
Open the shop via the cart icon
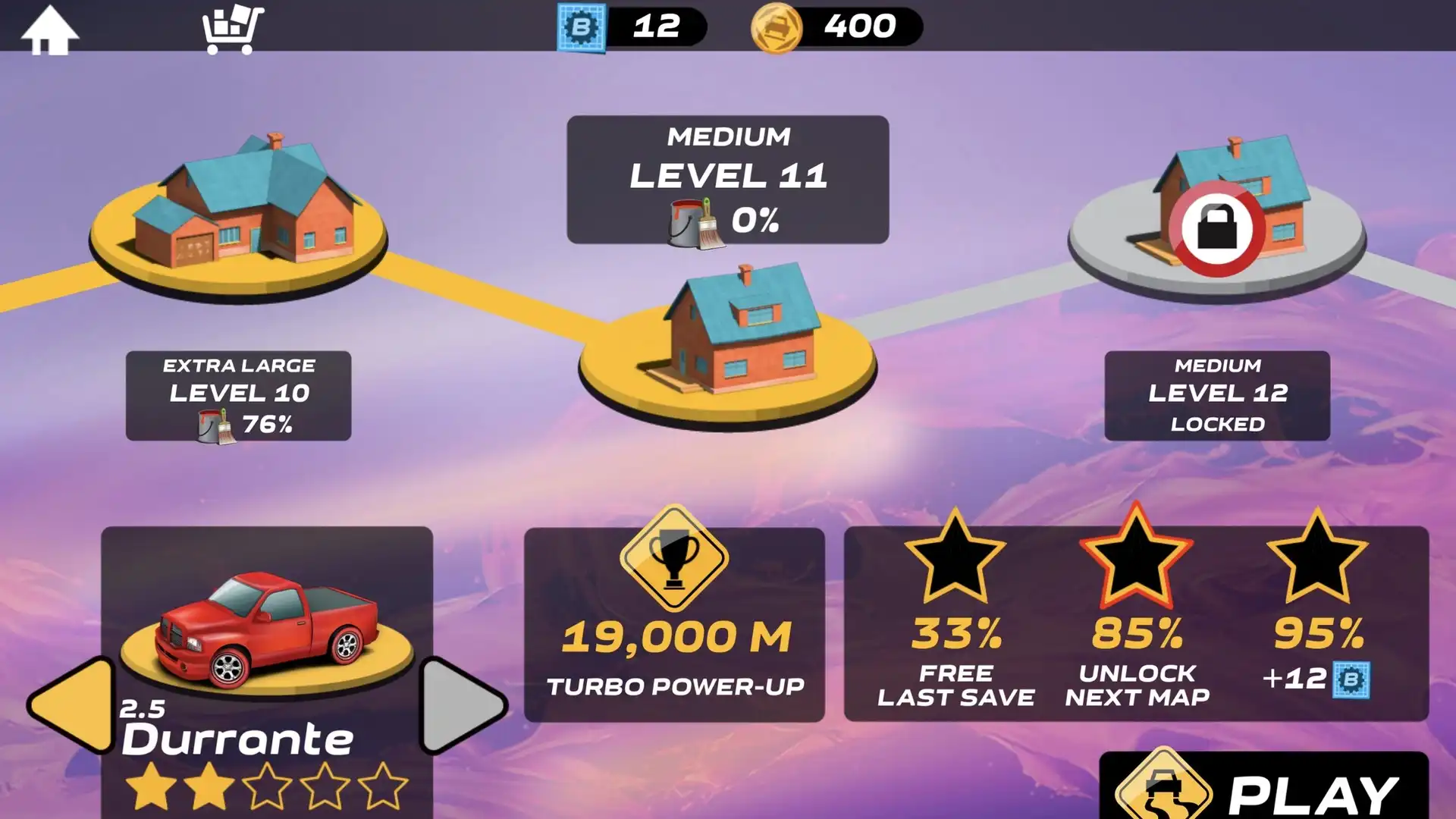(233, 29)
